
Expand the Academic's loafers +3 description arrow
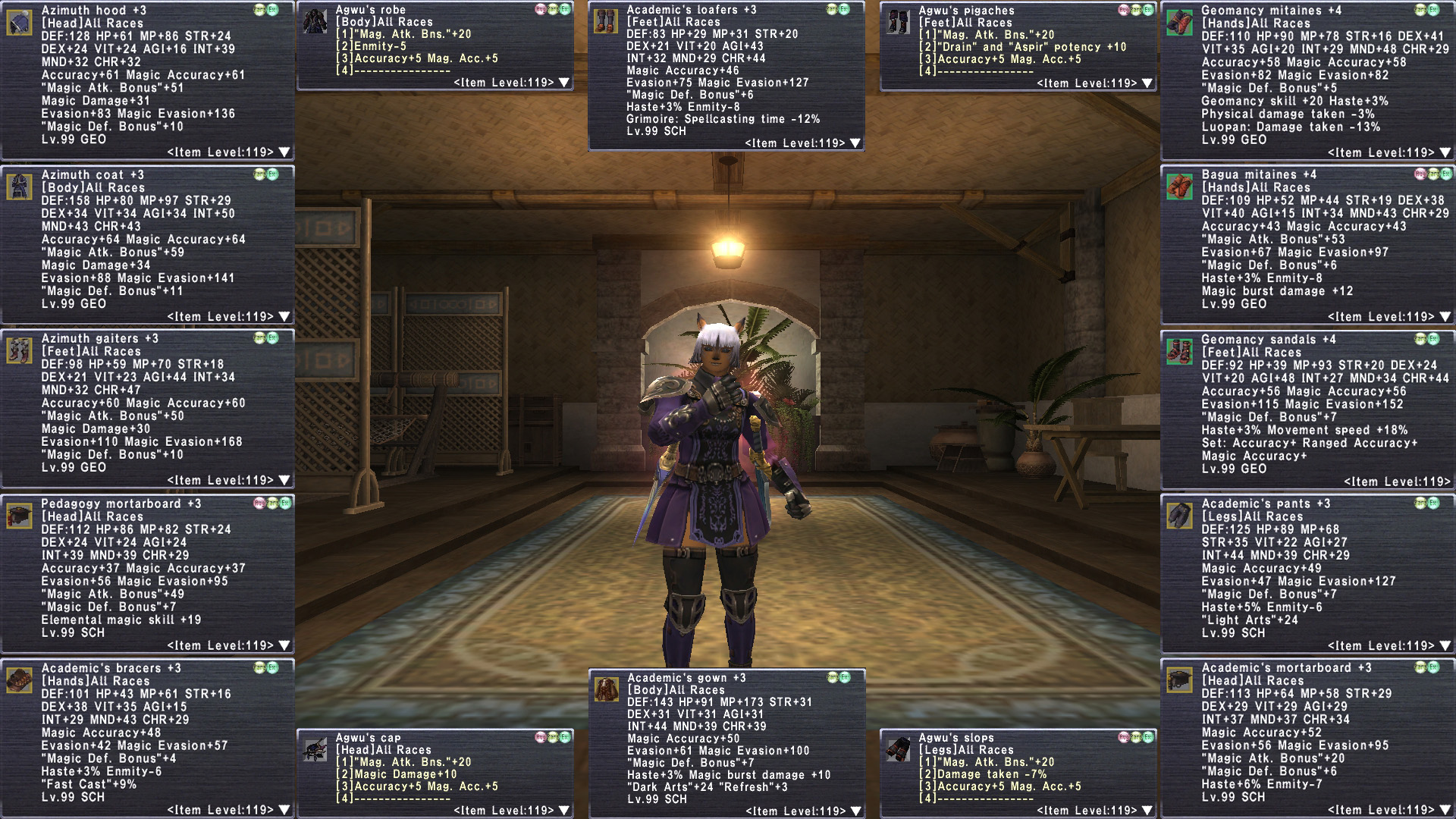tap(855, 143)
